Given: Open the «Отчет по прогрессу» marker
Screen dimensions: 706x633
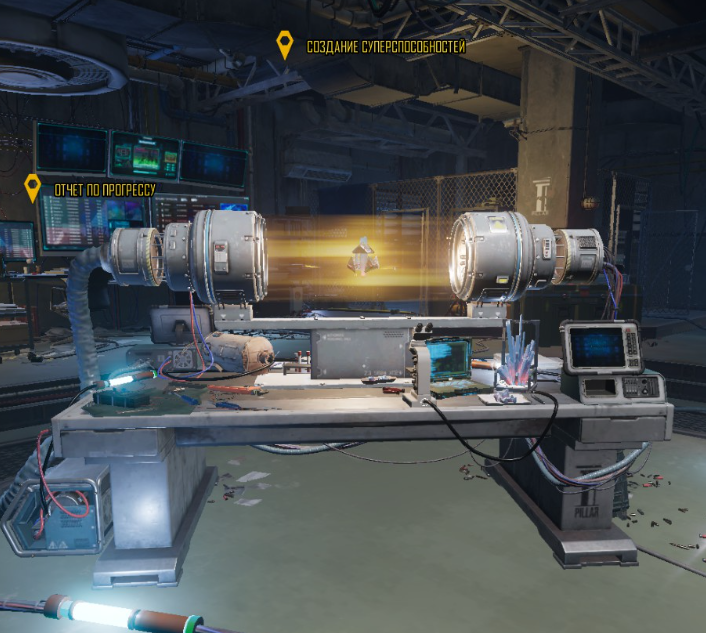Looking at the screenshot, I should coord(33,187).
